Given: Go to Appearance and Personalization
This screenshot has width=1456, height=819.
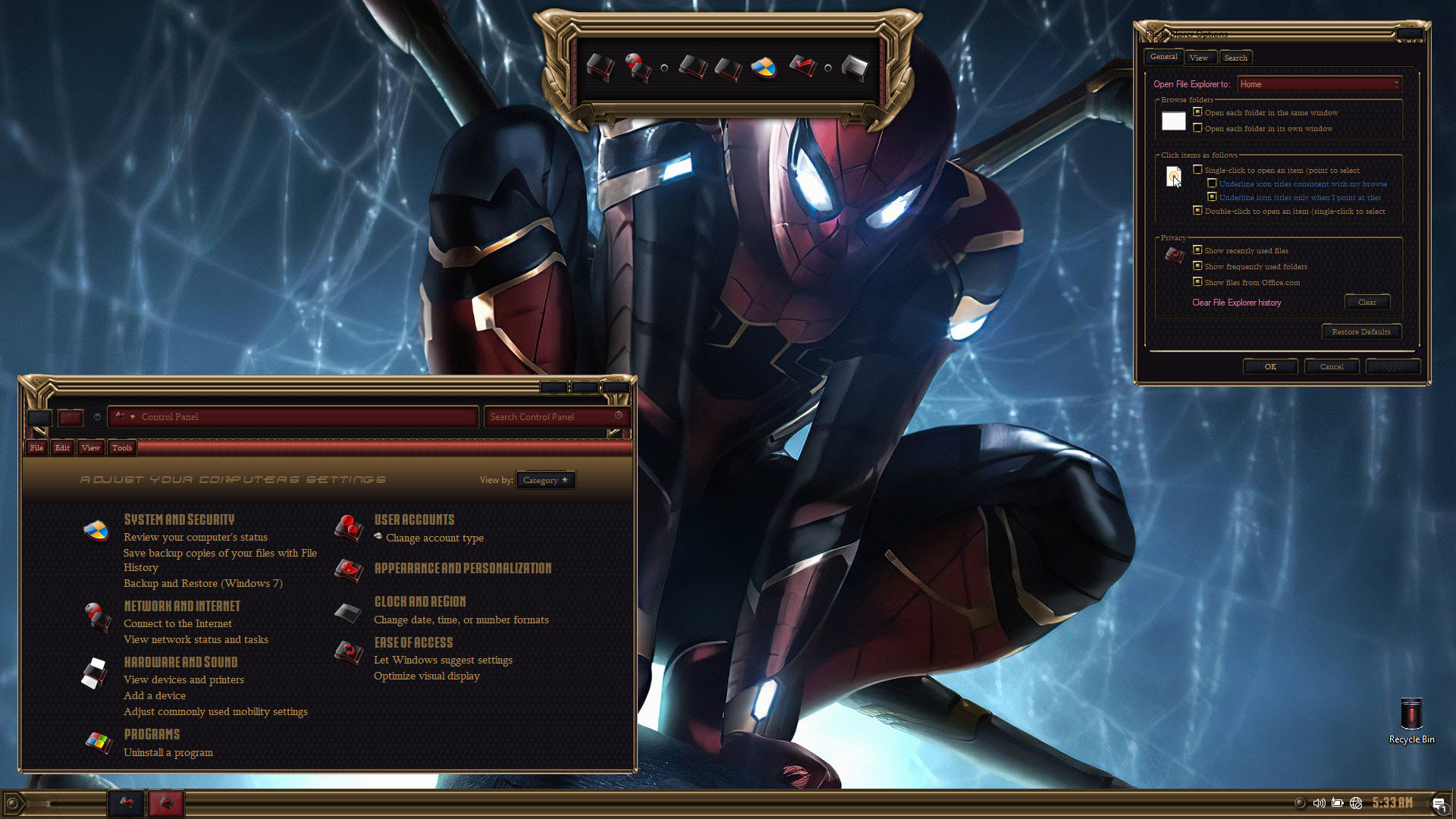Looking at the screenshot, I should tap(463, 568).
